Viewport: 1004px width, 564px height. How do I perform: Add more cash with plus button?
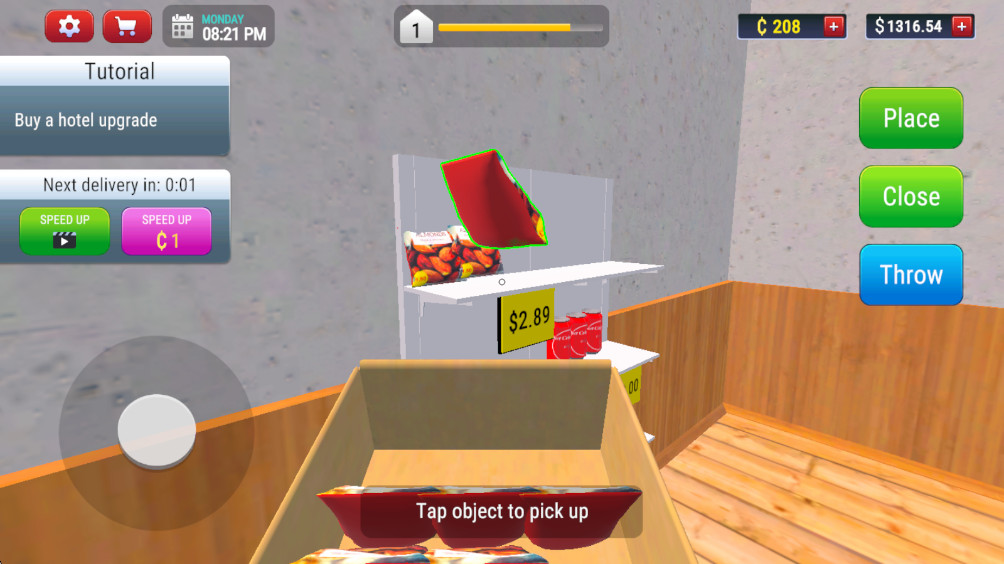(962, 26)
